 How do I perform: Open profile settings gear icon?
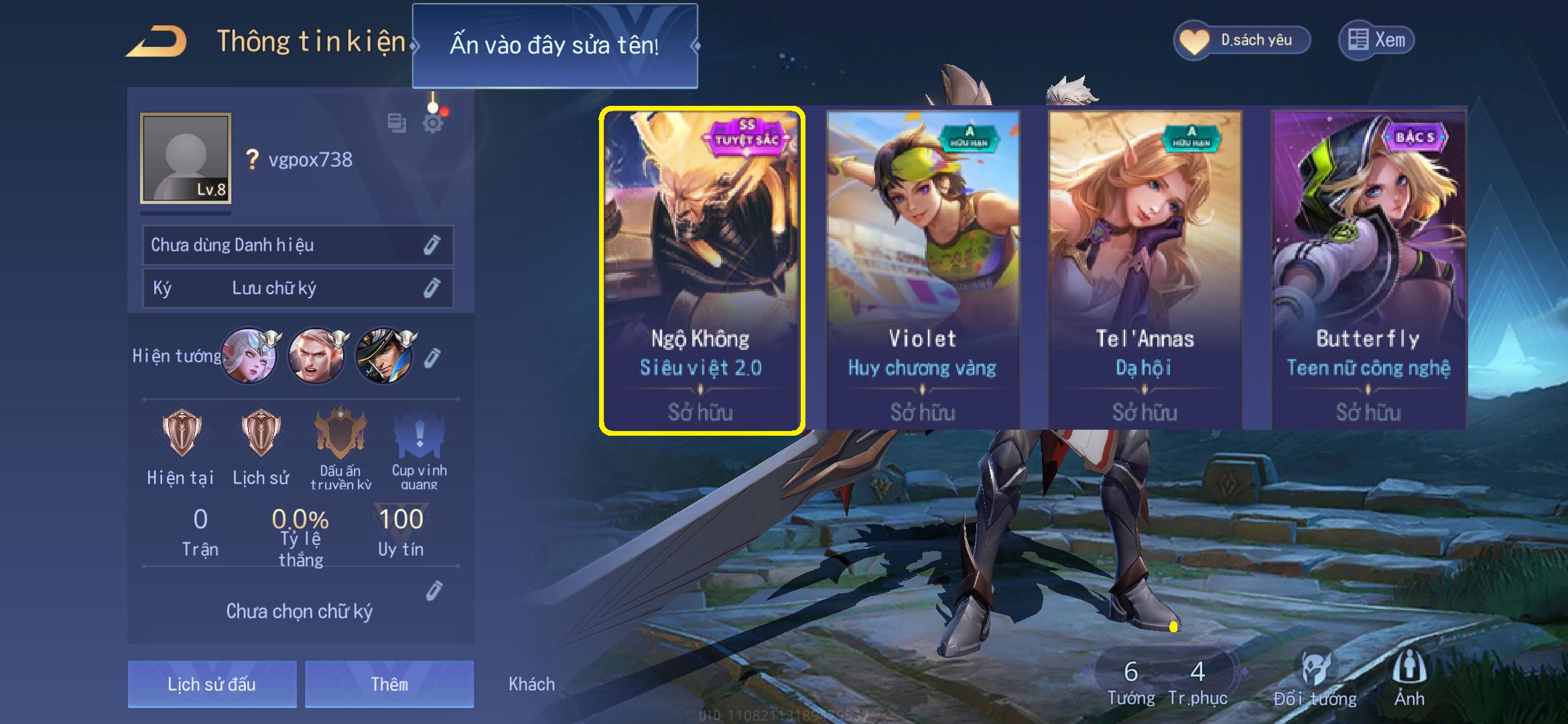(433, 123)
